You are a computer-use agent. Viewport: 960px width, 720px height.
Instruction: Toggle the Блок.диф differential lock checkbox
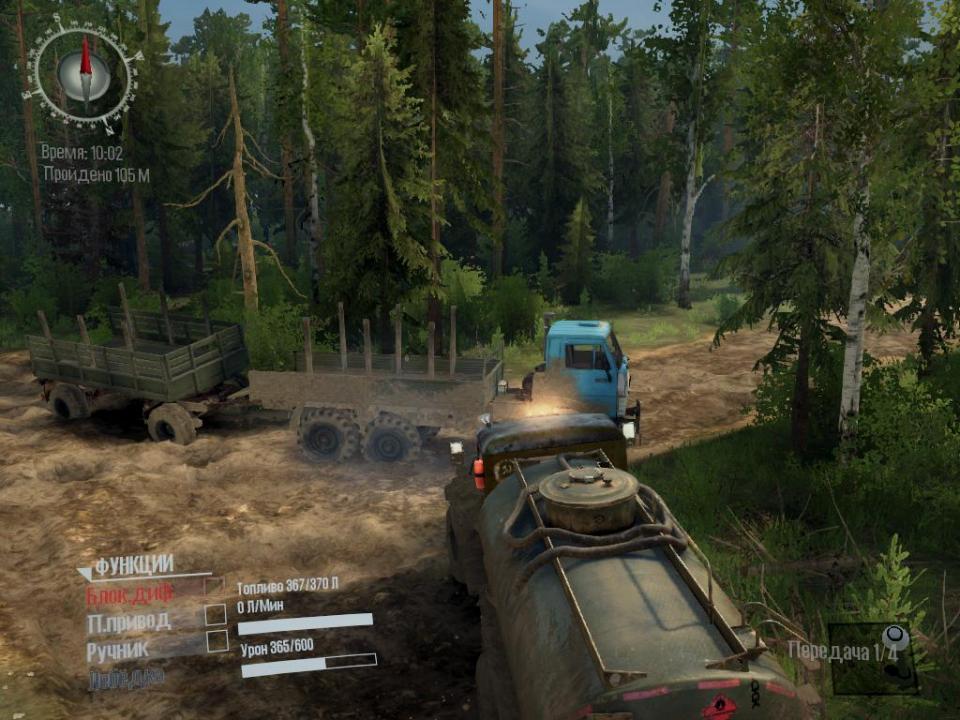pos(215,587)
